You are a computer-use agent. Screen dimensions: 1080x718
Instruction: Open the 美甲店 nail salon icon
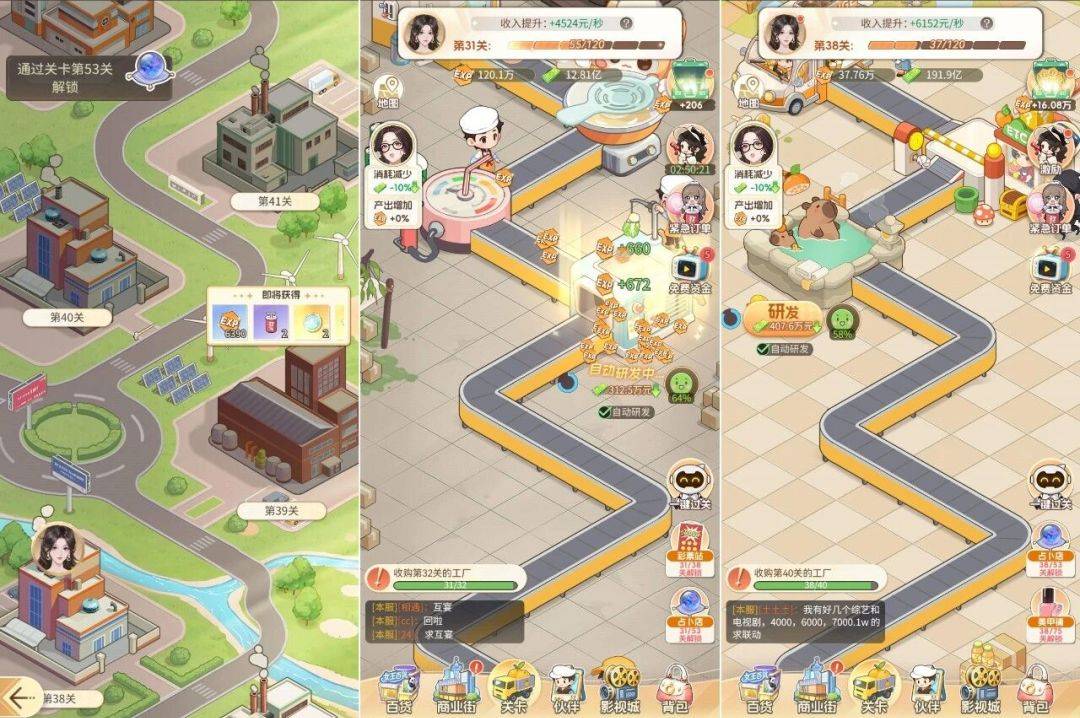pos(1049,610)
